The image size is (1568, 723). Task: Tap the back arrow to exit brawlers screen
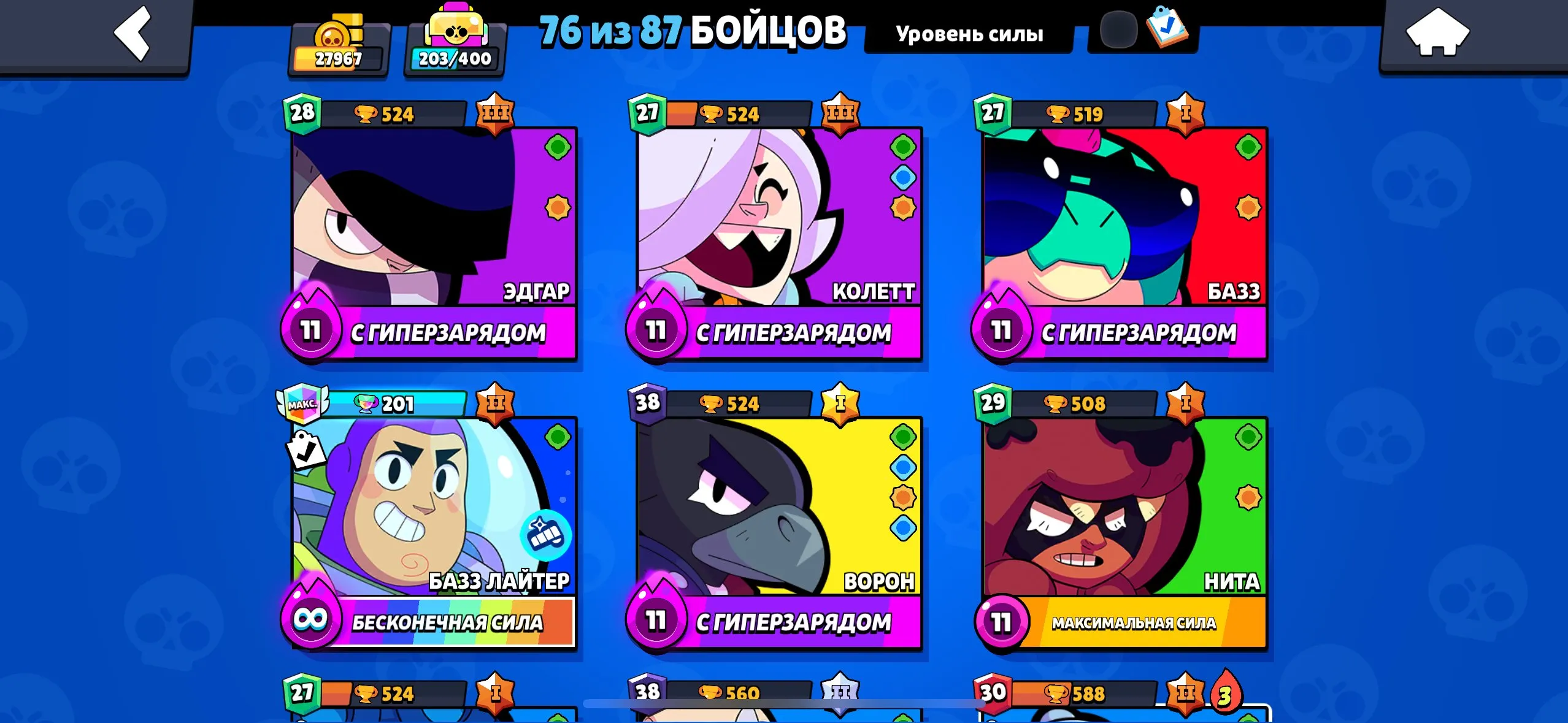[x=132, y=35]
